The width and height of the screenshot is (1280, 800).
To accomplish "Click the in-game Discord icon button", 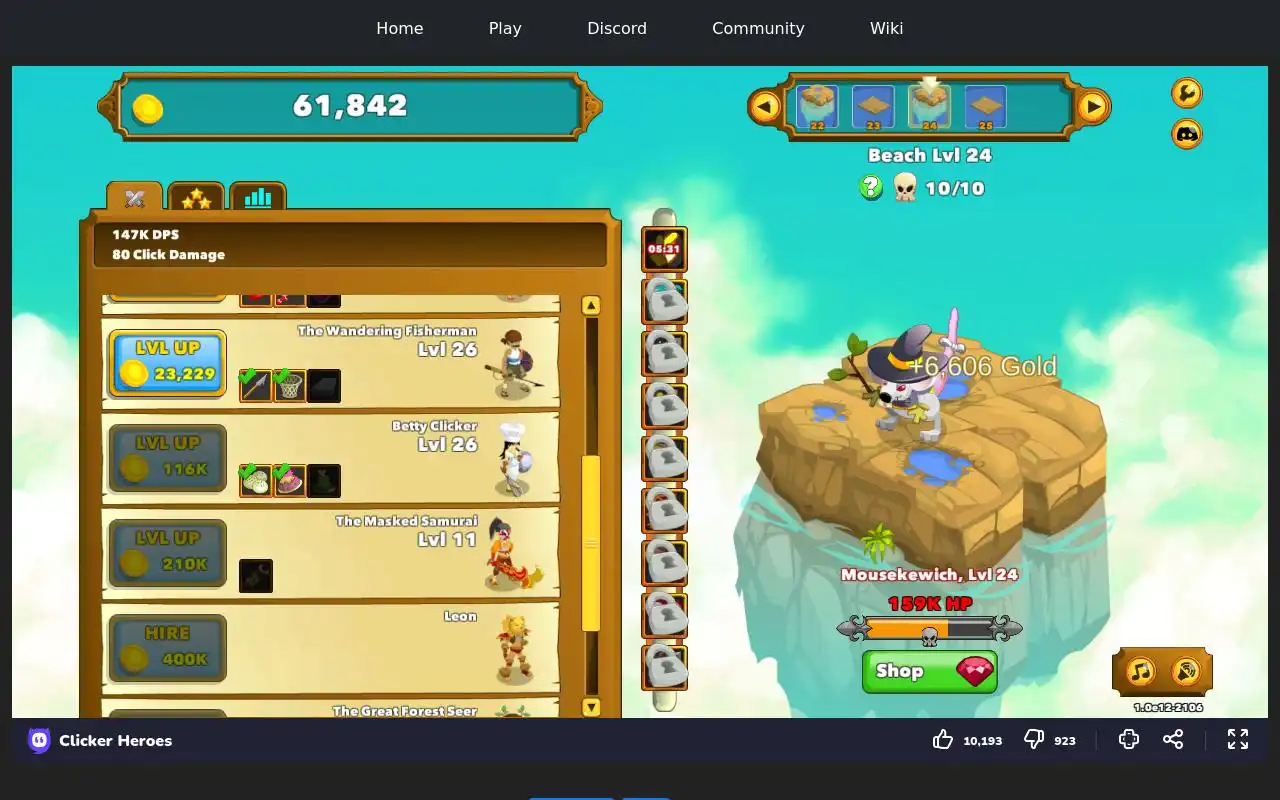I will click(x=1187, y=133).
